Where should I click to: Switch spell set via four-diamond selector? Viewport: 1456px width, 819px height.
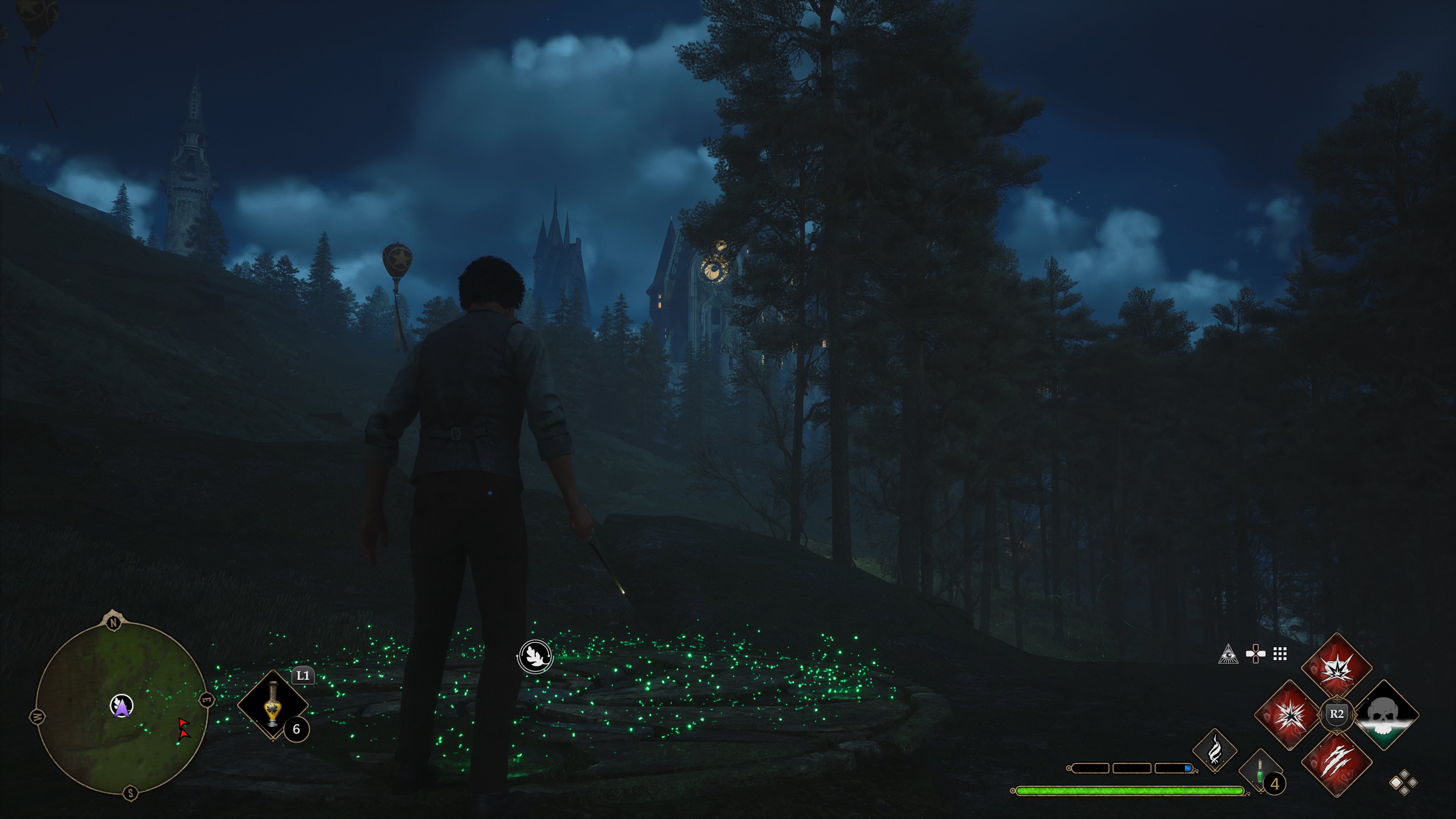point(1403,782)
